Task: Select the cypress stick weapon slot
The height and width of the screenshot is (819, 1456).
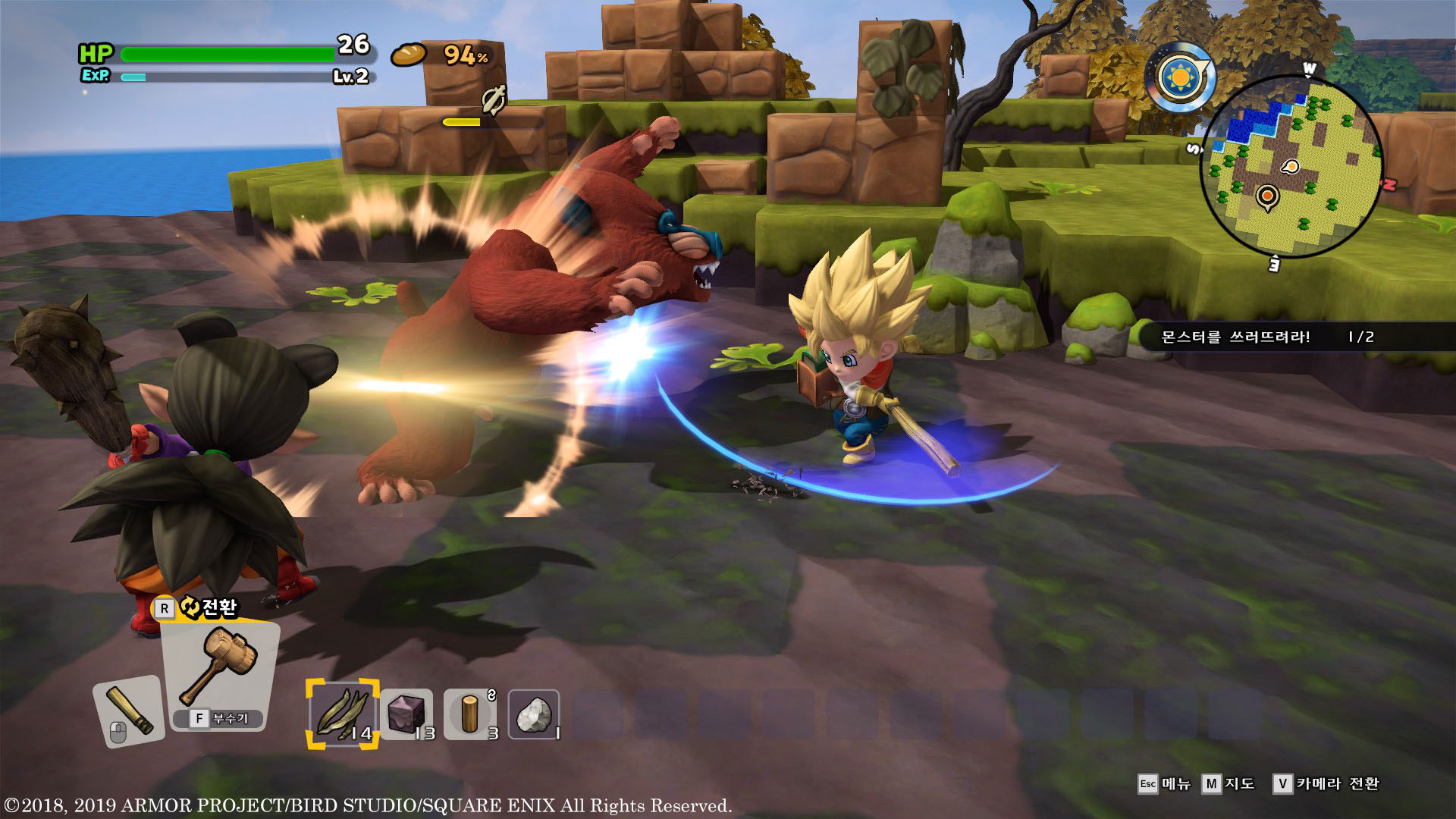Action: 128,710
